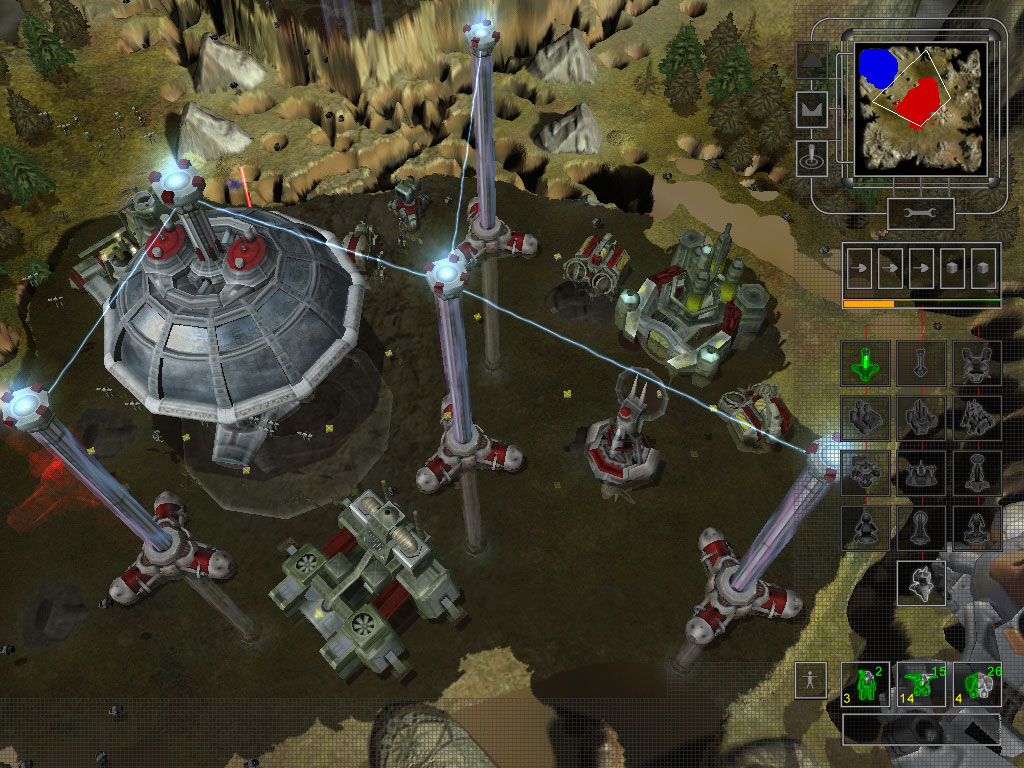
Task: Click the person silhouette button
Action: tap(811, 680)
